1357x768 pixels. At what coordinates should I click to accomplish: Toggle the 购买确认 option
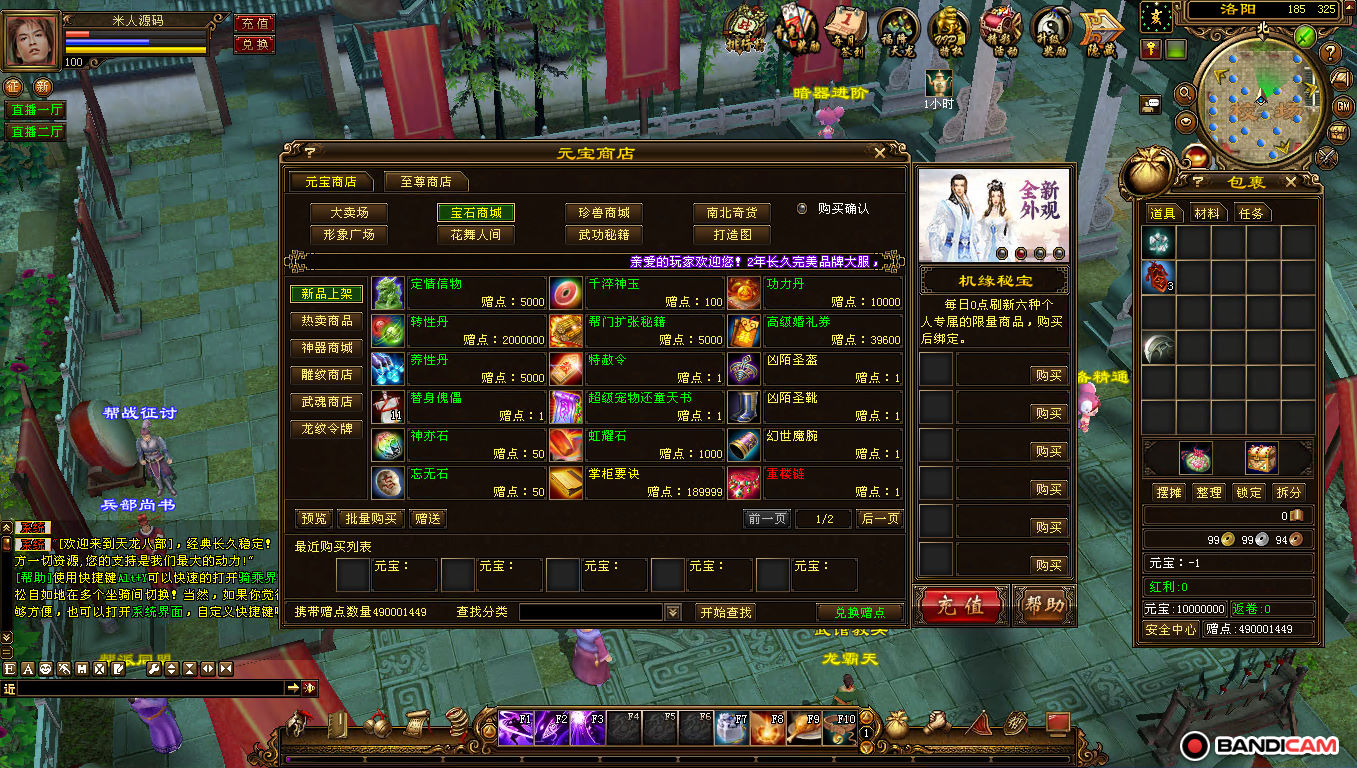802,209
